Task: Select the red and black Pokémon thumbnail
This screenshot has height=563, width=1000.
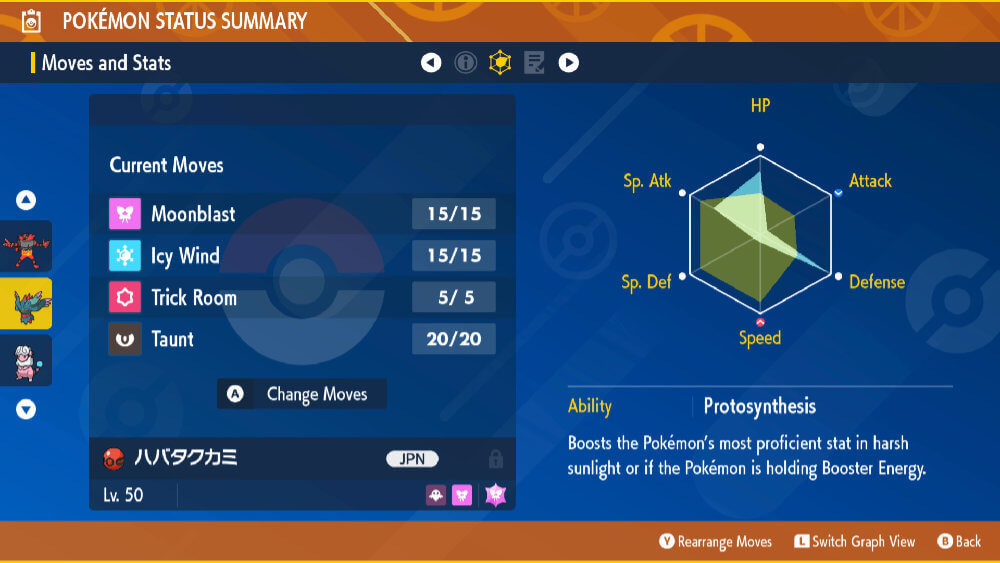Action: pos(26,247)
